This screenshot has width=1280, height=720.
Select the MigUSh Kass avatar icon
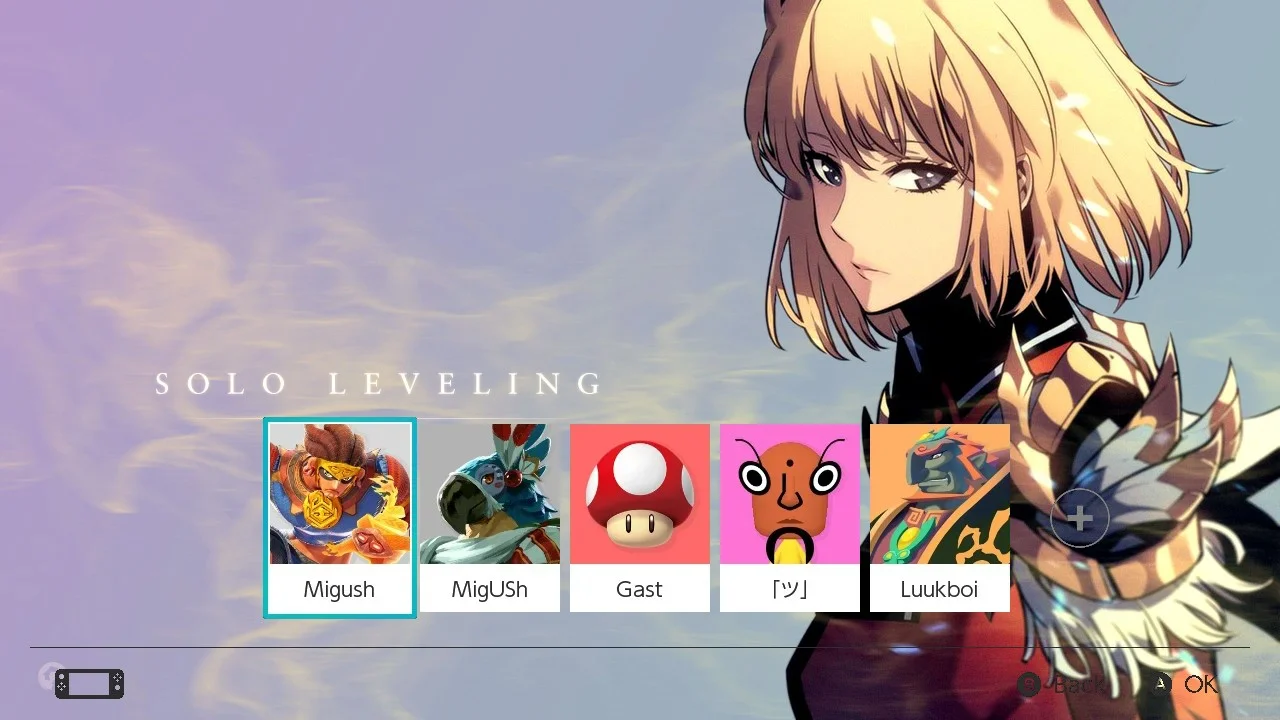(490, 494)
